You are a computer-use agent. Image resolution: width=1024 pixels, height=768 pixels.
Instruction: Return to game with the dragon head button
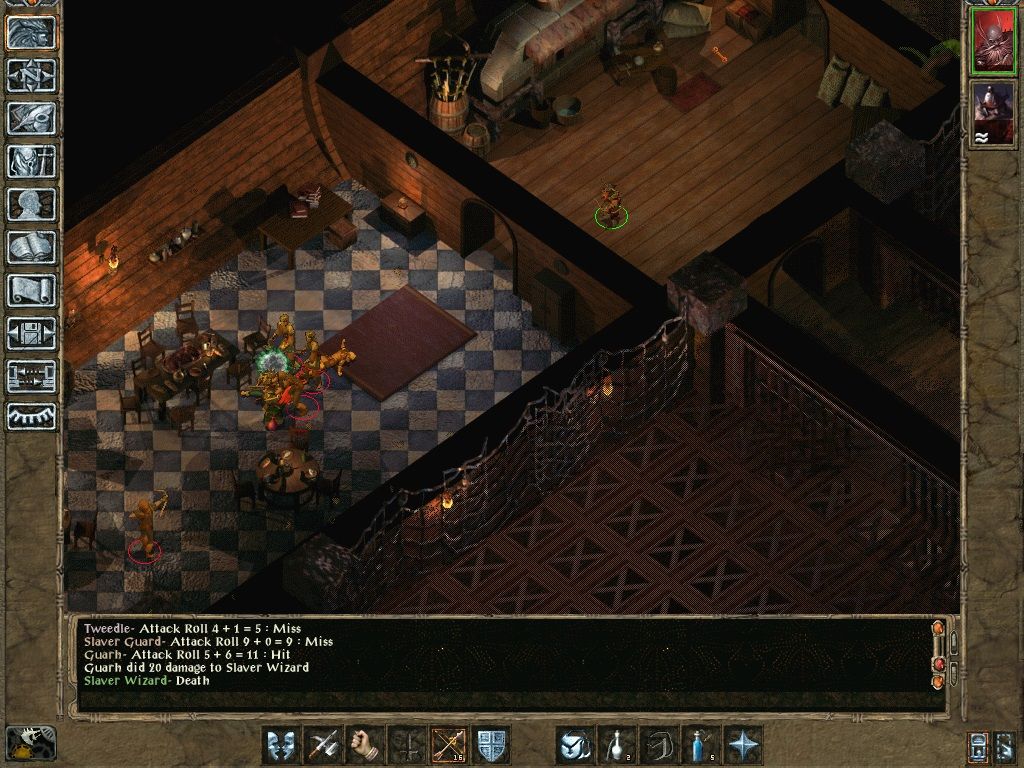(x=31, y=32)
